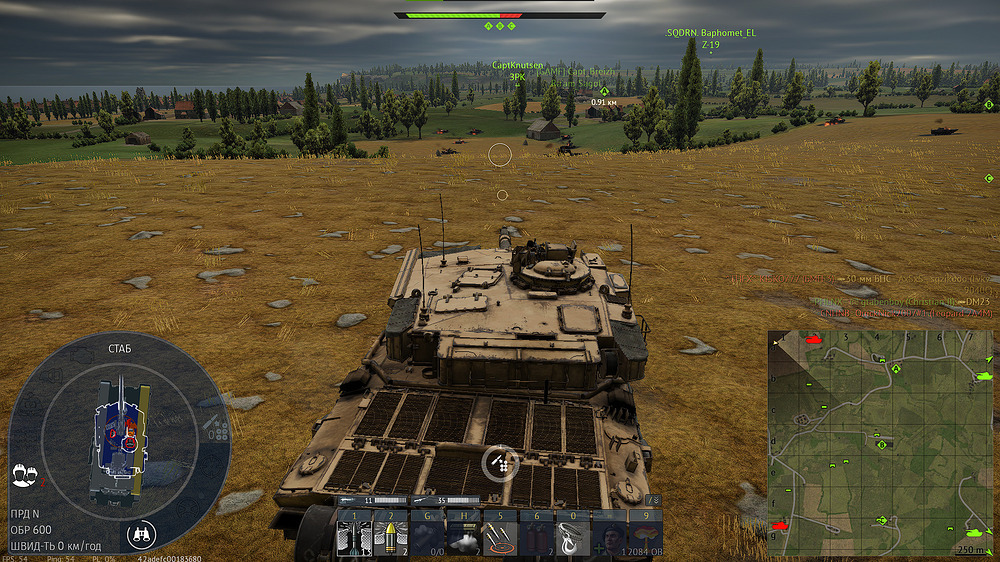
Task: Activate the nuclear strike icon in slot 9
Action: (x=647, y=534)
